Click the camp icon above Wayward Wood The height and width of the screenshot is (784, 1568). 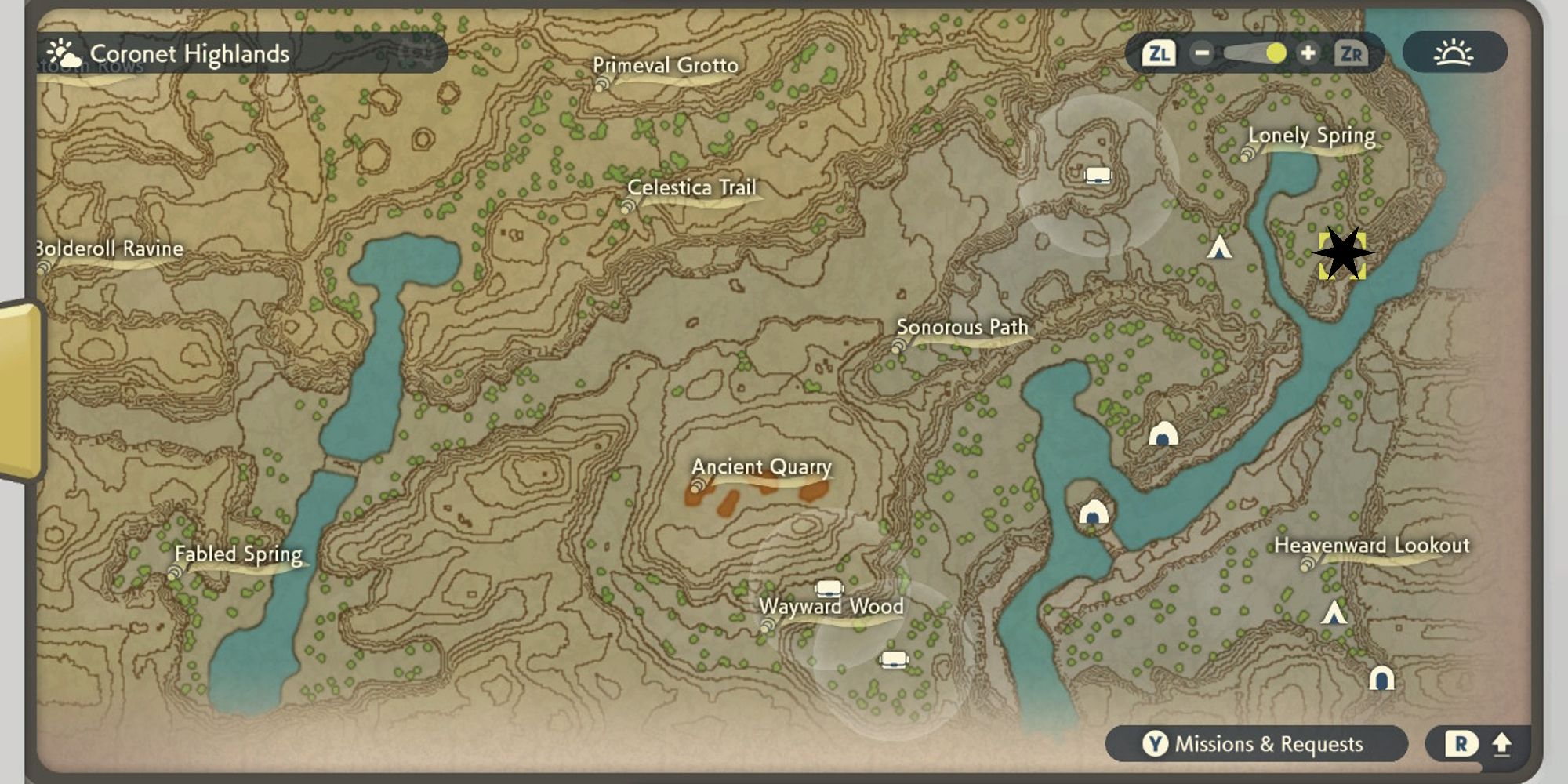point(829,586)
